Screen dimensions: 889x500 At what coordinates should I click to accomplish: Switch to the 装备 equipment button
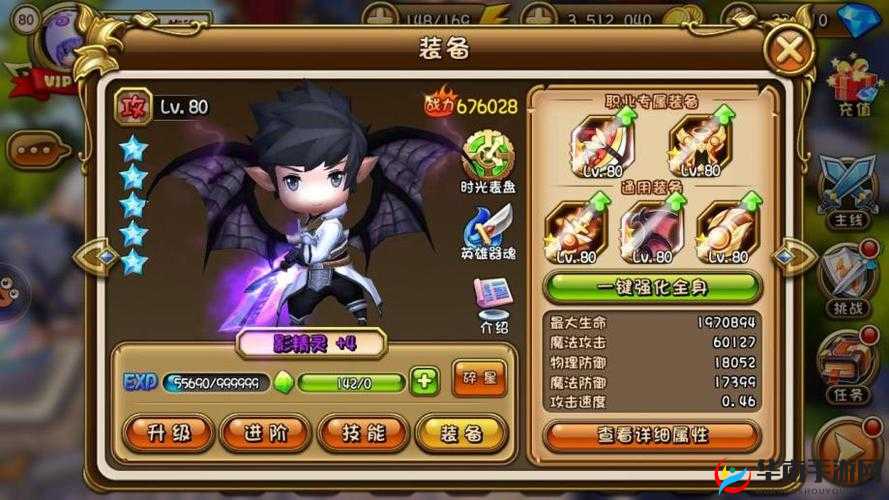pos(461,433)
